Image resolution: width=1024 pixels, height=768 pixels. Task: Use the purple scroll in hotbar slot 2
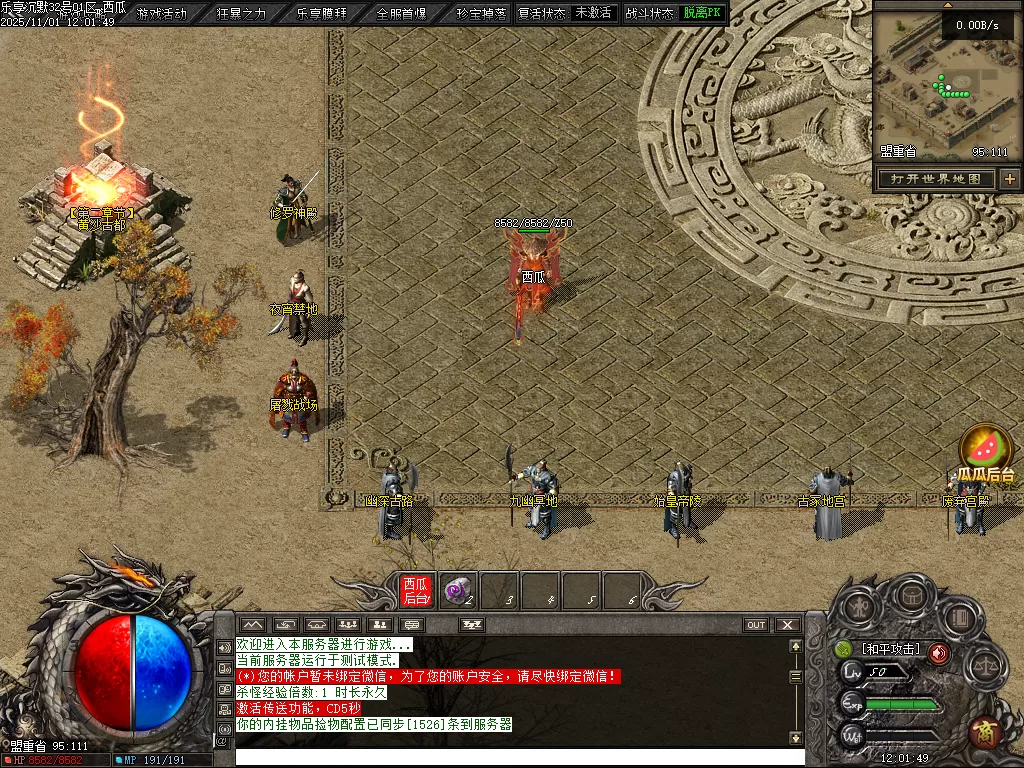pos(457,590)
